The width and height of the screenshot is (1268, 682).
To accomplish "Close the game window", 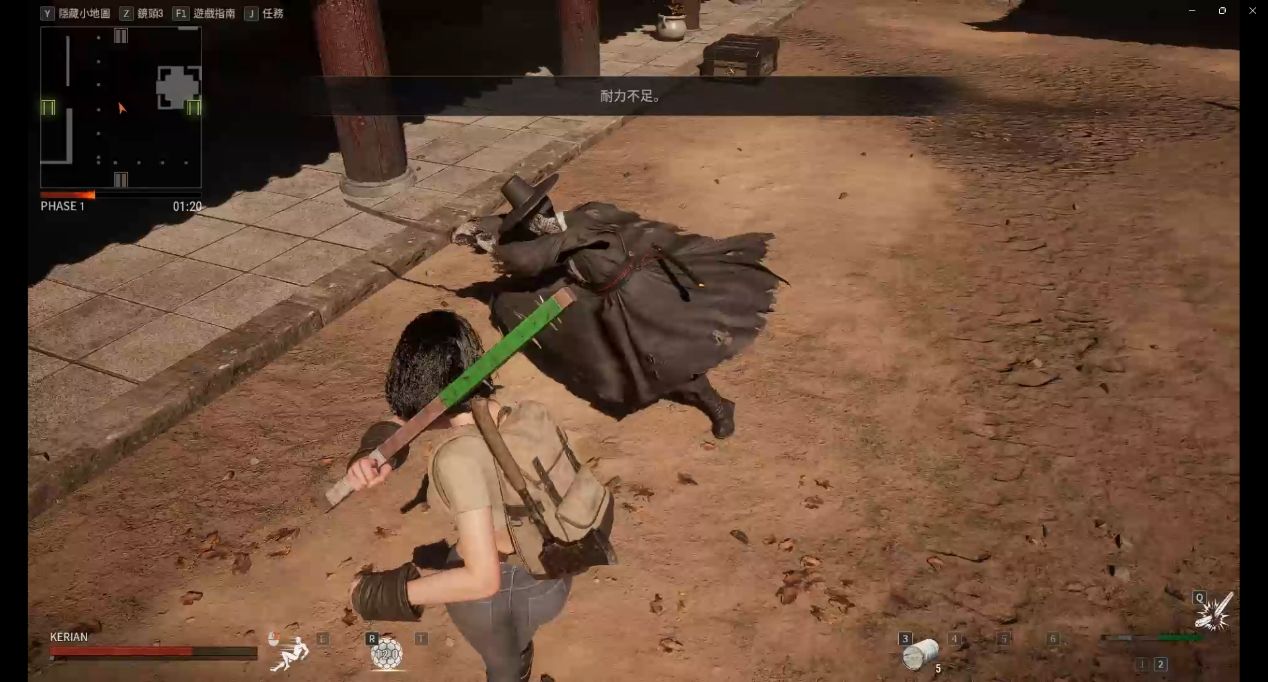I will (1251, 10).
